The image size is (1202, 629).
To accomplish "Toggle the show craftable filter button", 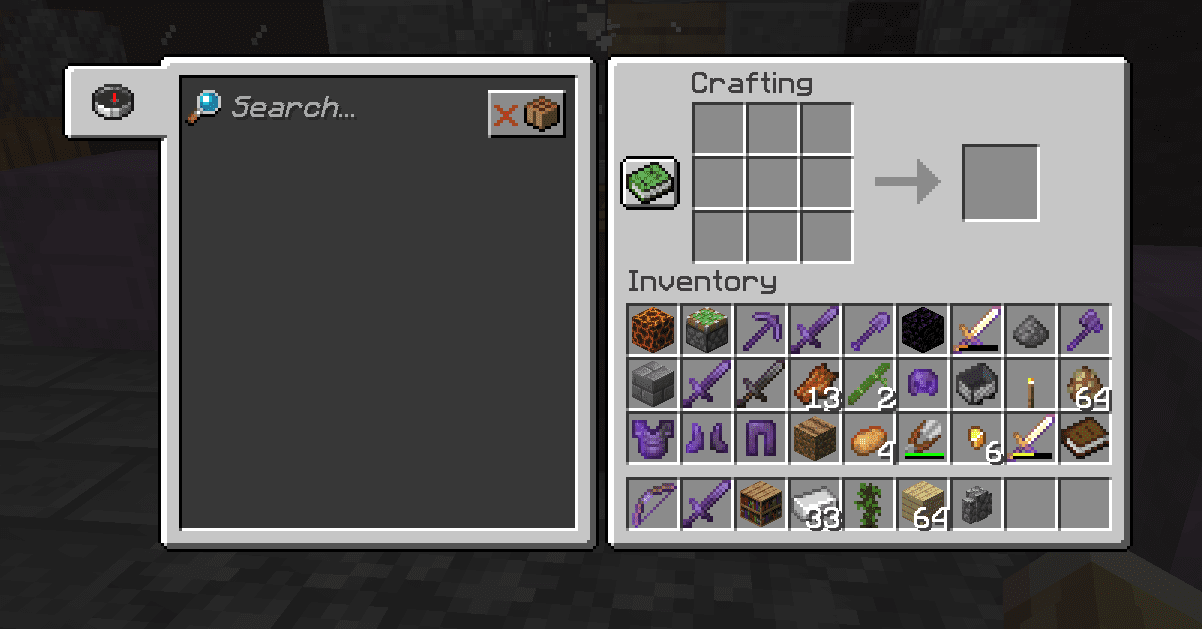I will [527, 114].
